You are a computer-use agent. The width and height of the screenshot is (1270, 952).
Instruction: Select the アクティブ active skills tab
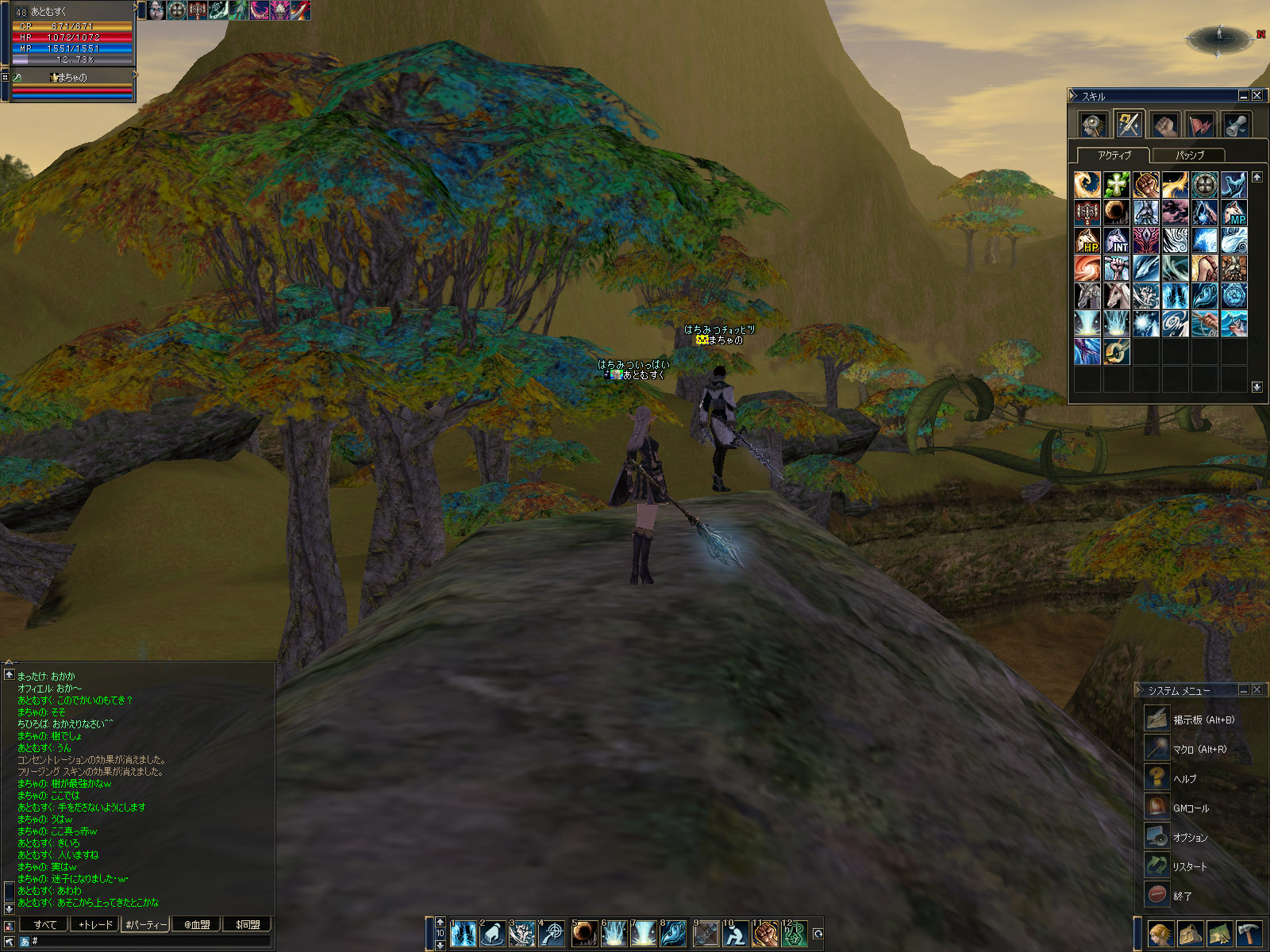[x=1114, y=155]
